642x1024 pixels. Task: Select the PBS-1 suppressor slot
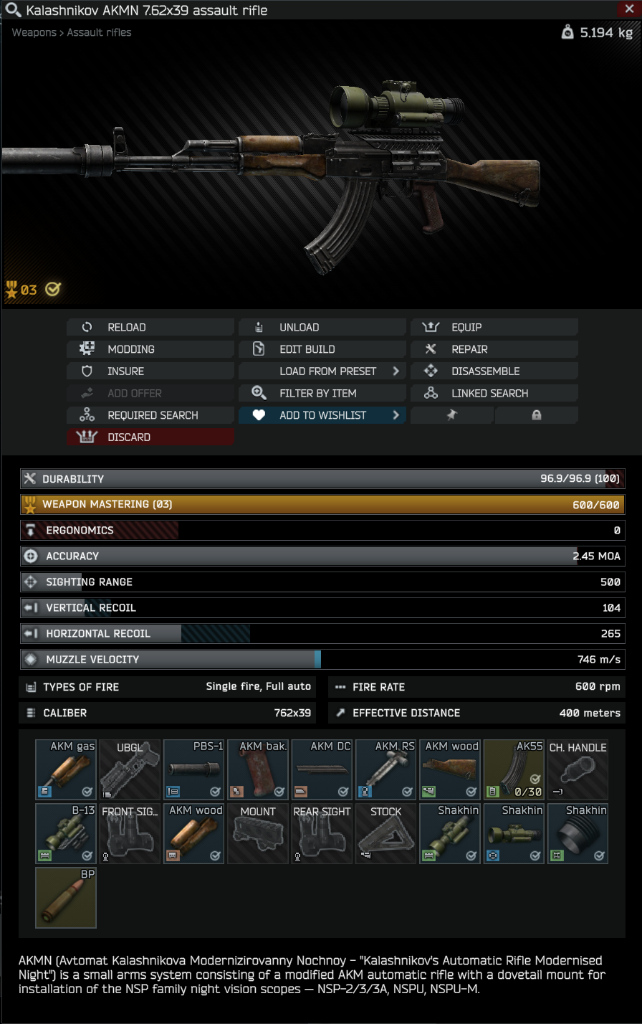pyautogui.click(x=194, y=769)
